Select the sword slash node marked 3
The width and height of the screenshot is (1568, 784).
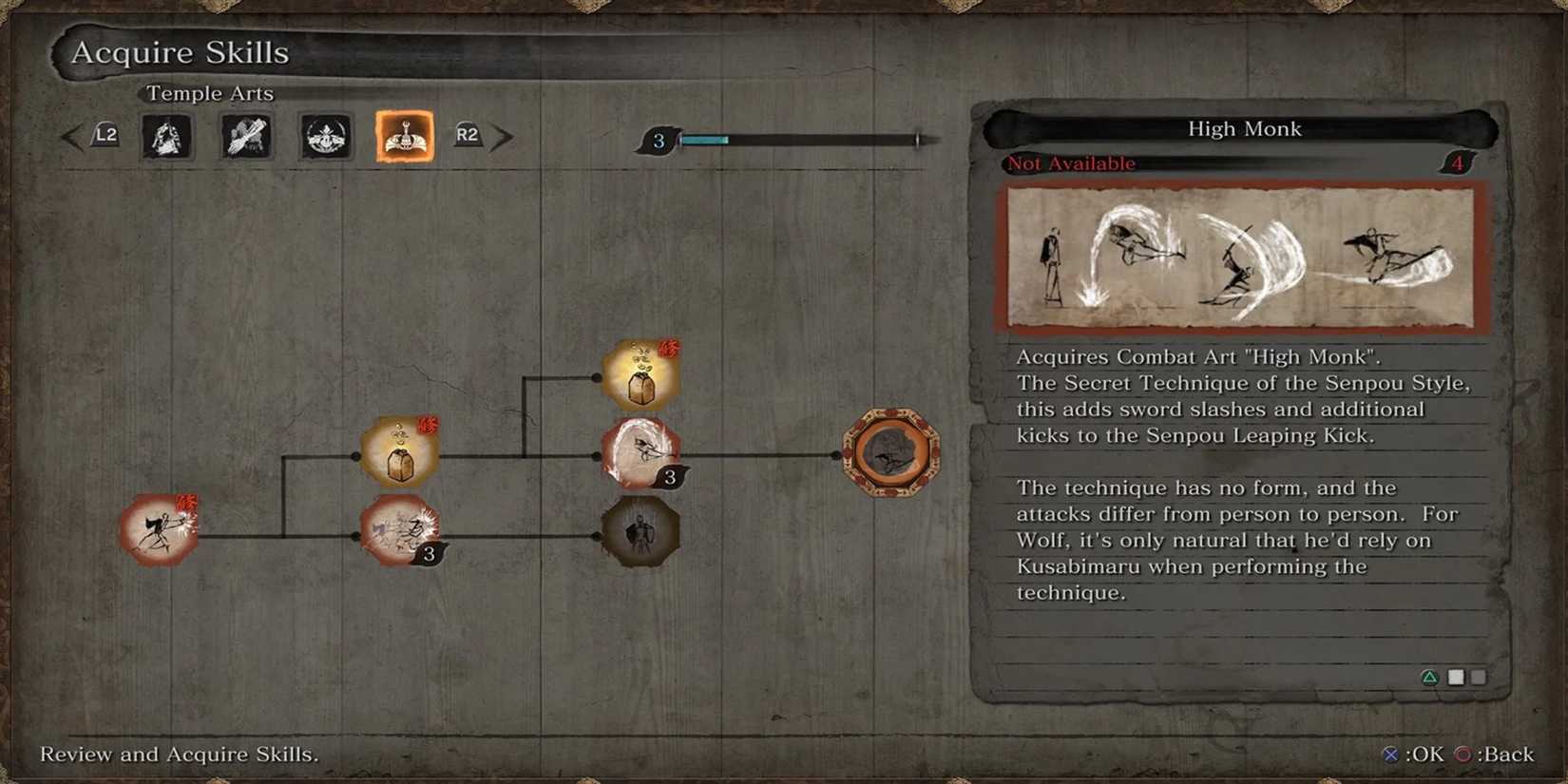pyautogui.click(x=402, y=530)
